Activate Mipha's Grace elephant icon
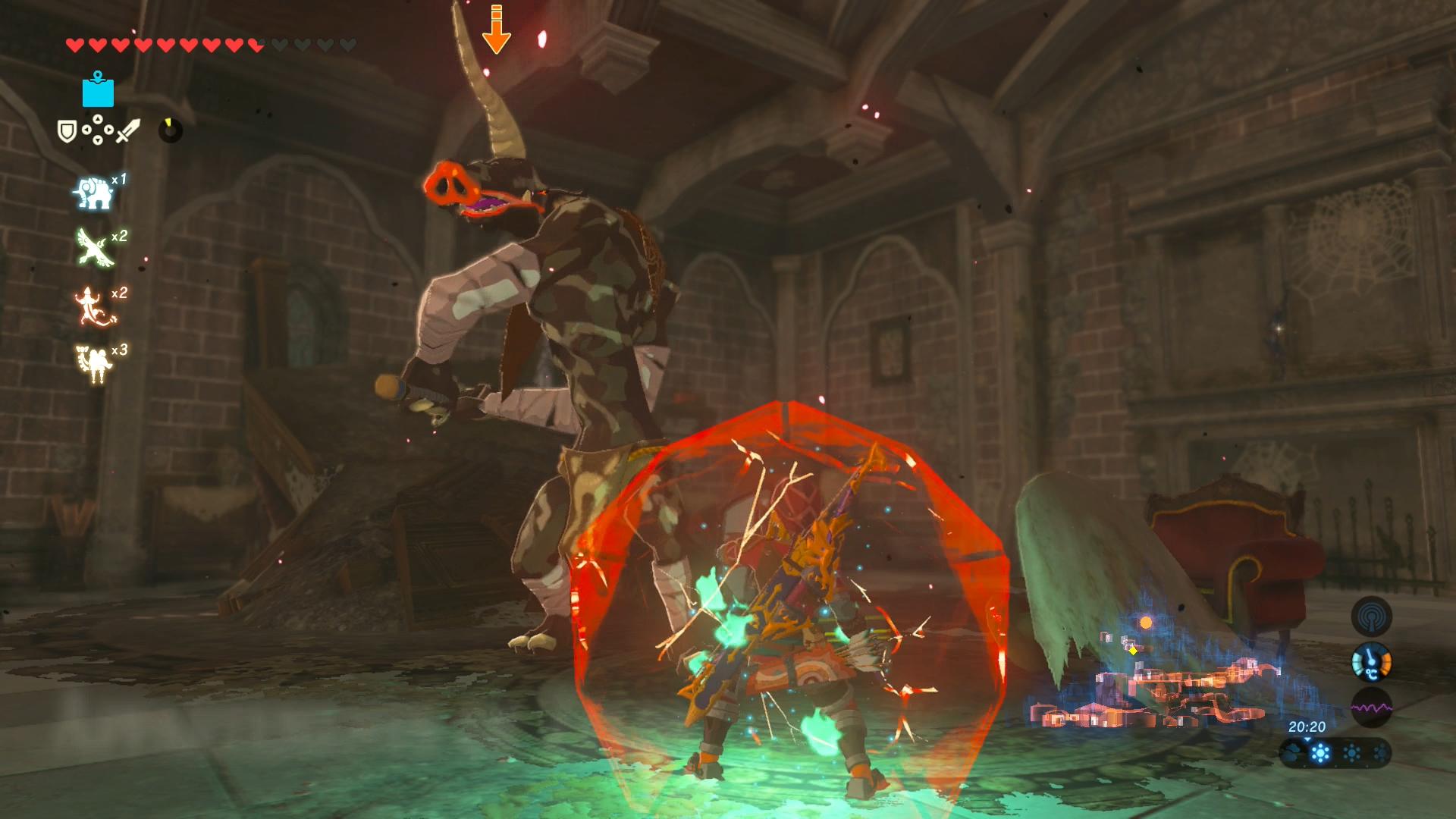 94,193
